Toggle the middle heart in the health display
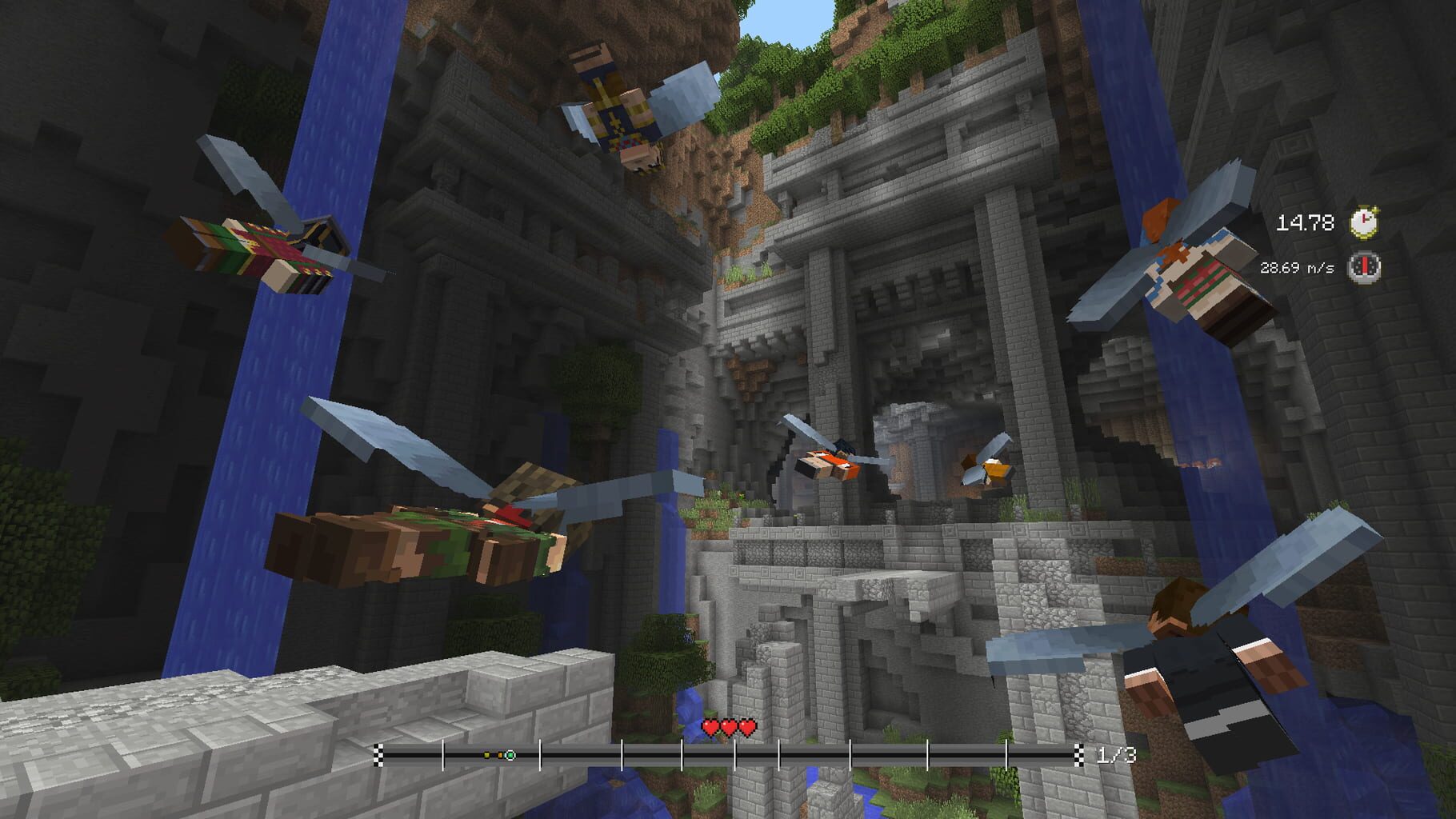The width and height of the screenshot is (1456, 819). click(730, 729)
